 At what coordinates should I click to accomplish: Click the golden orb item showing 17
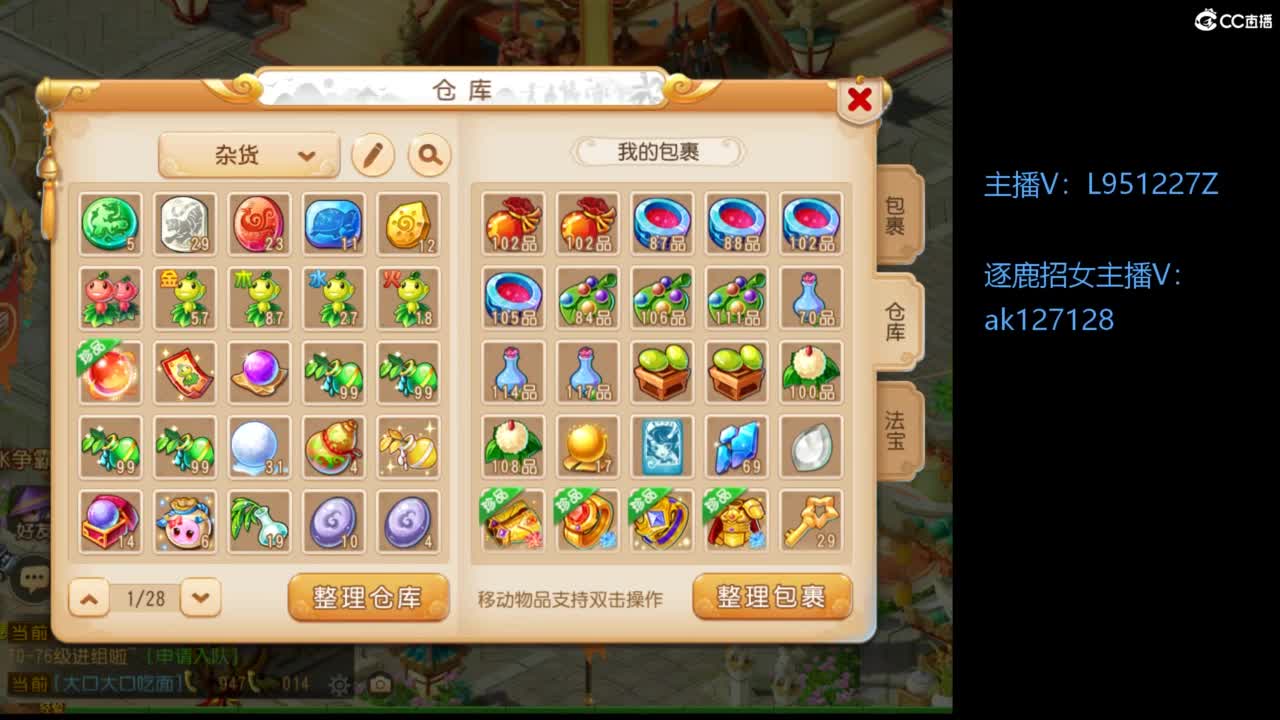pyautogui.click(x=587, y=445)
